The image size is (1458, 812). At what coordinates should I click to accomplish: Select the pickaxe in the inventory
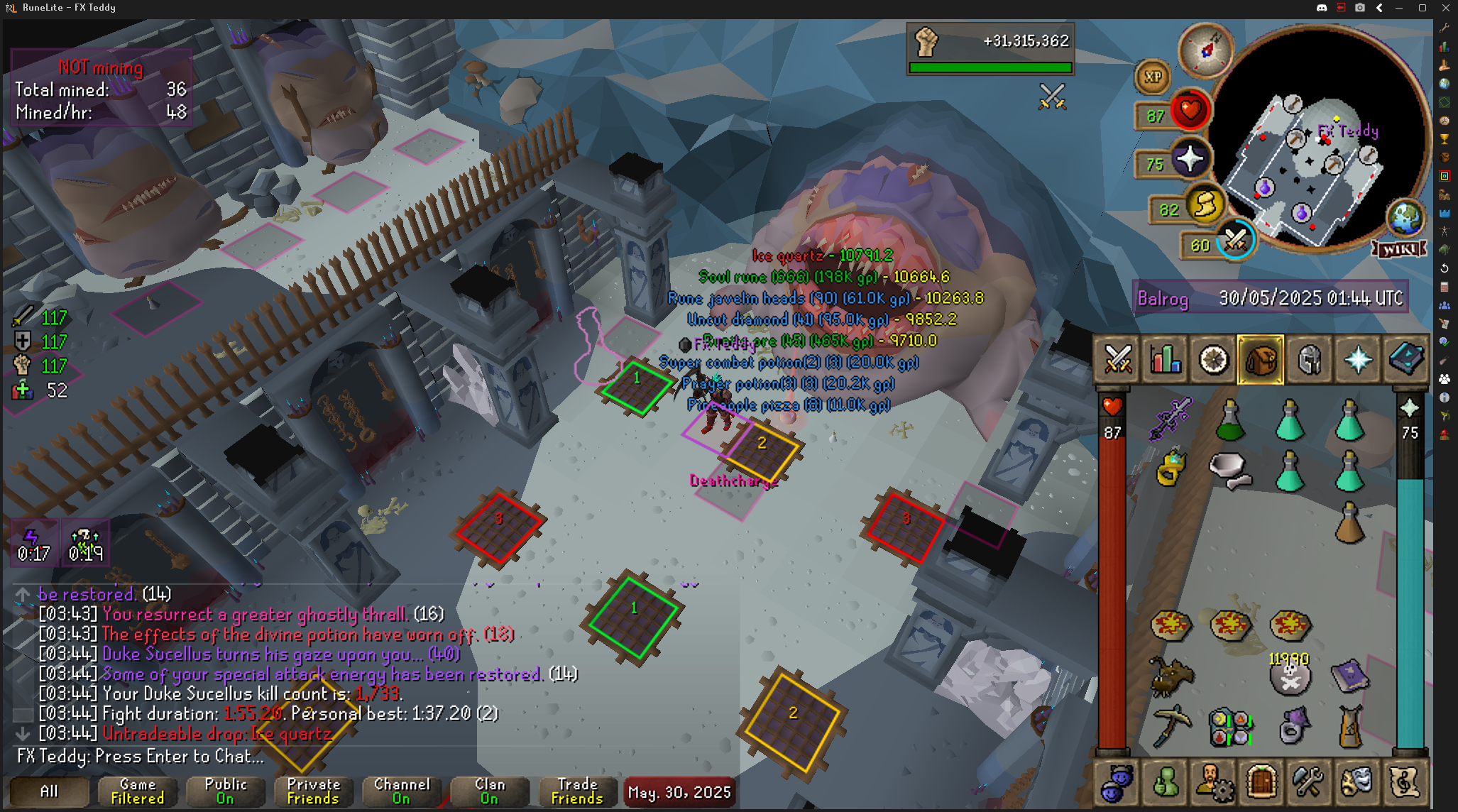coord(1171,725)
